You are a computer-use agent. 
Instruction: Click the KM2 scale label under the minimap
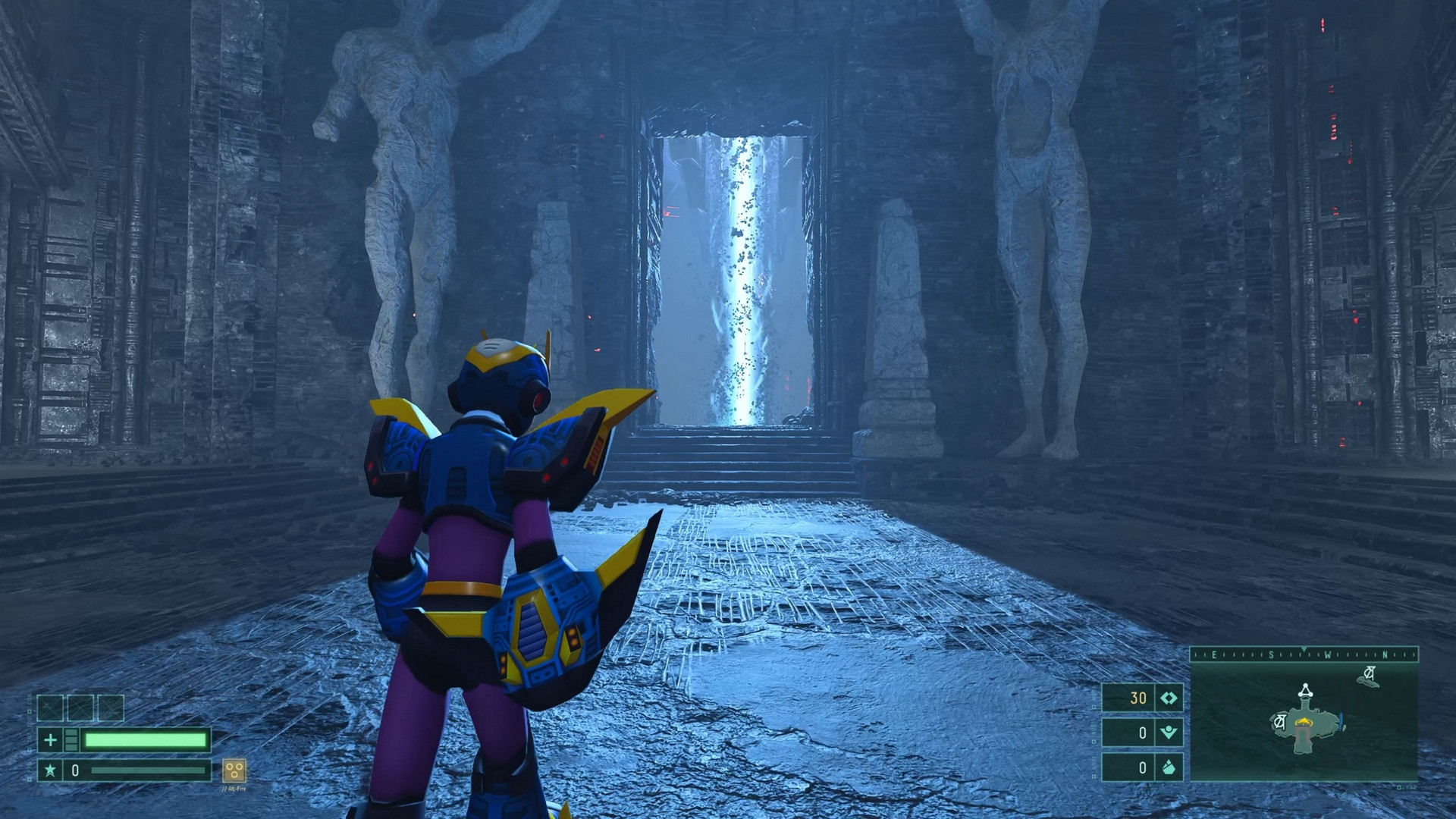tap(1407, 787)
